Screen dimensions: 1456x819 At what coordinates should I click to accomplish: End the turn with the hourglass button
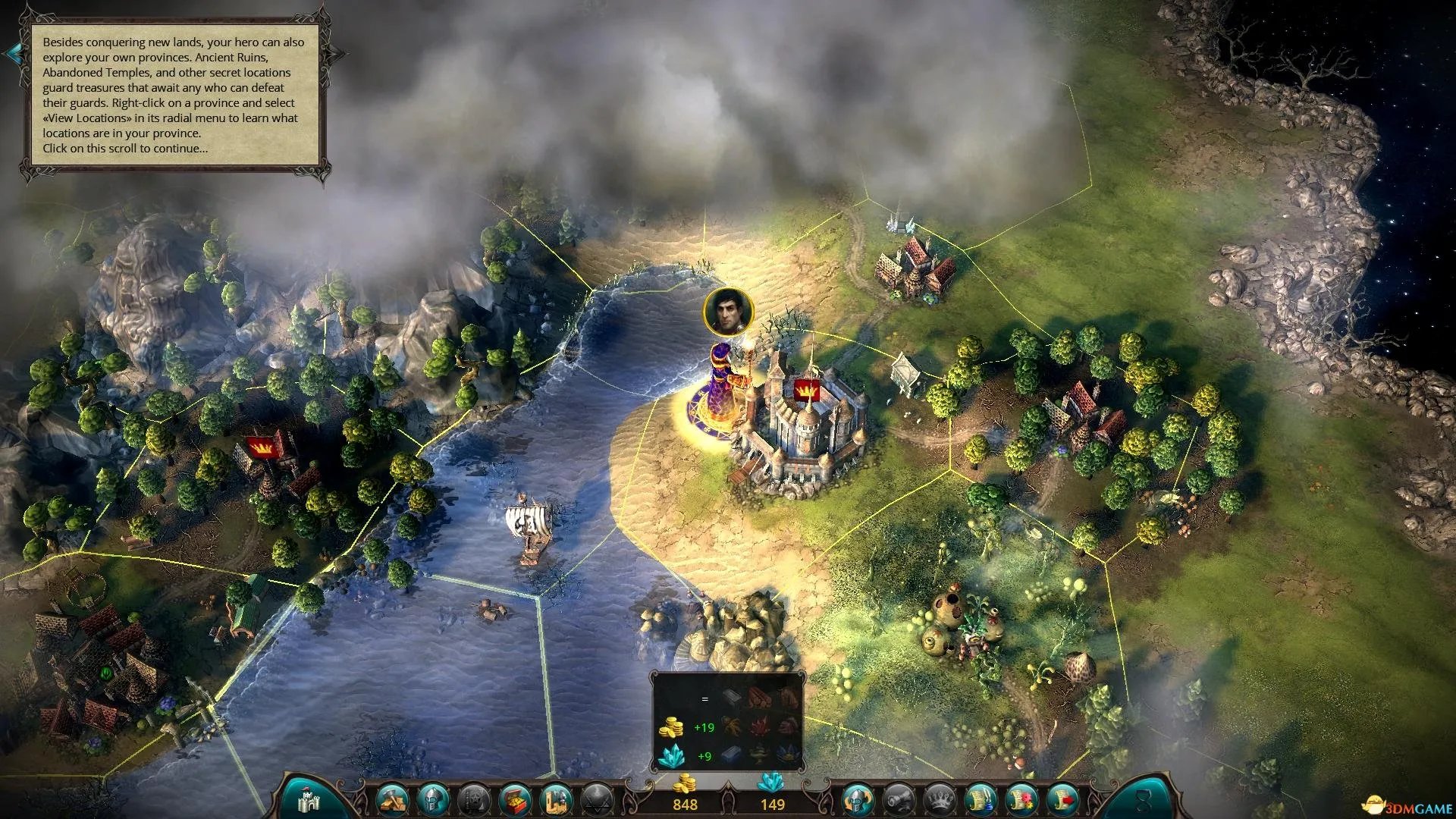click(1143, 799)
